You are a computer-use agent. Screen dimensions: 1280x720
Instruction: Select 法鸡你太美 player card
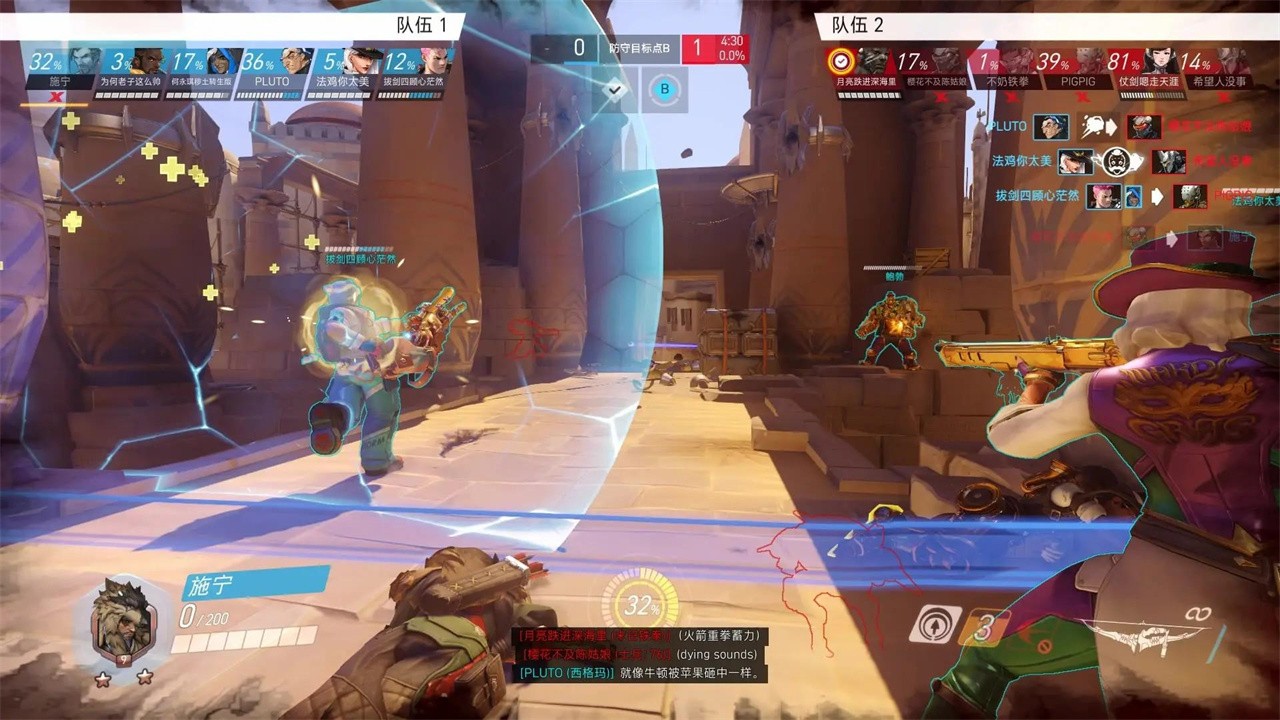(x=340, y=71)
